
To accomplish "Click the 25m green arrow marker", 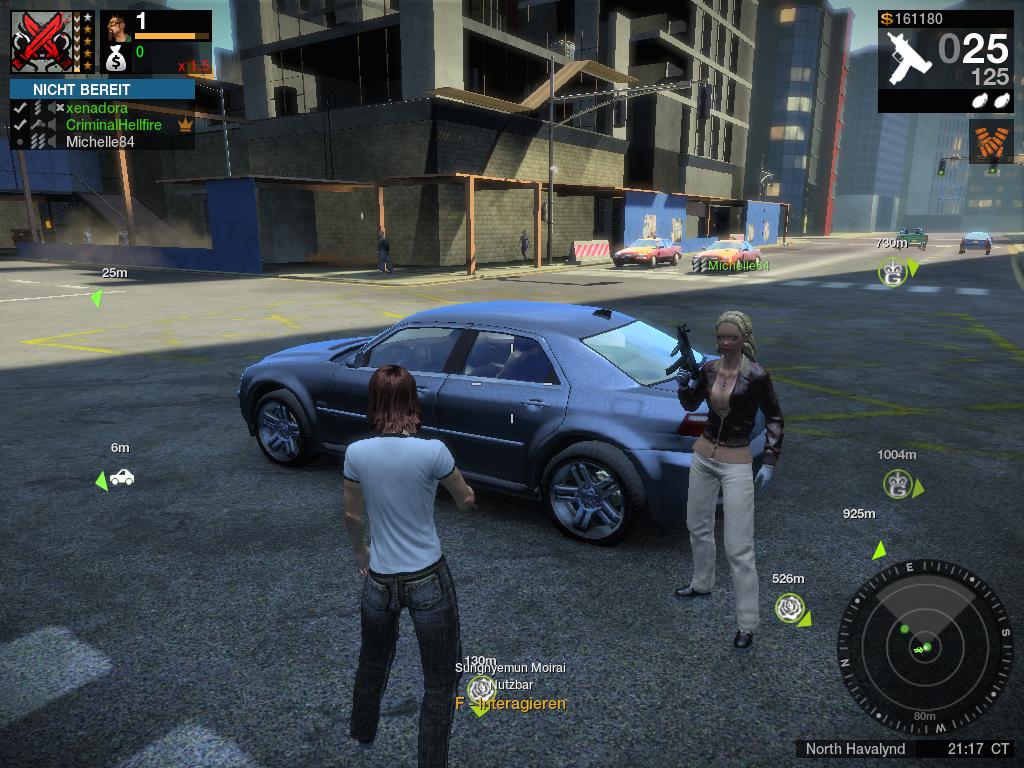I will pos(97,298).
